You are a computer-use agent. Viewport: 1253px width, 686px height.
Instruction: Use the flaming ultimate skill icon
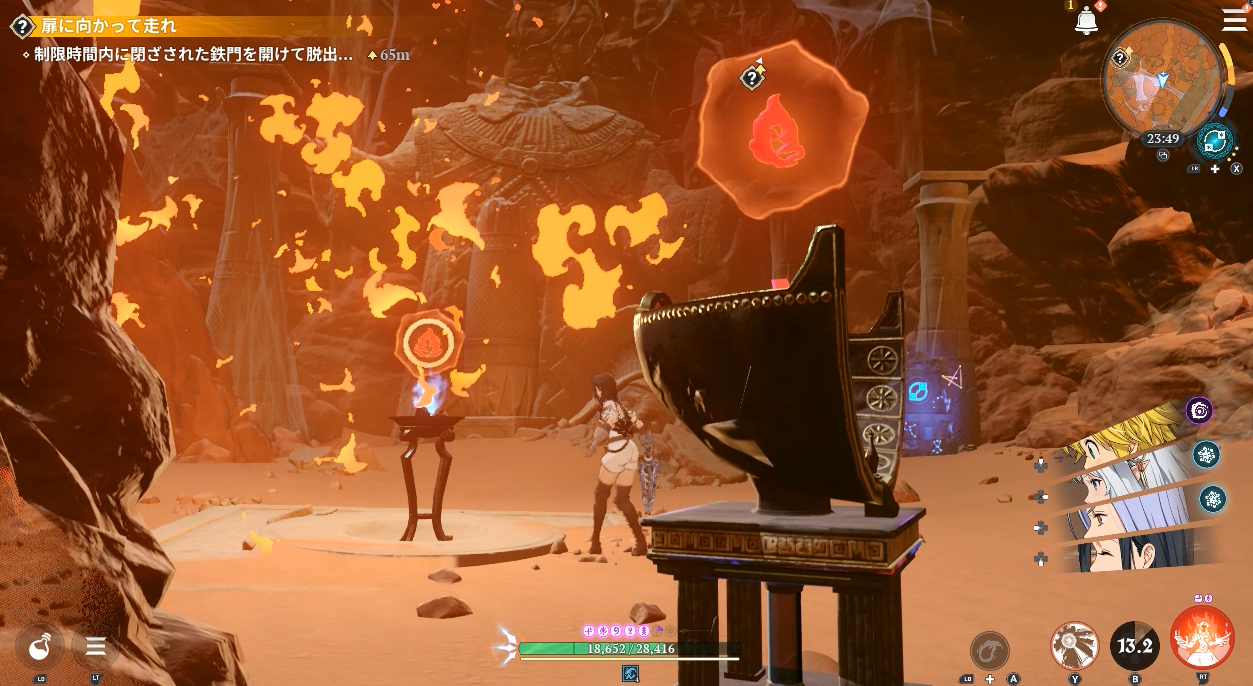point(1202,637)
